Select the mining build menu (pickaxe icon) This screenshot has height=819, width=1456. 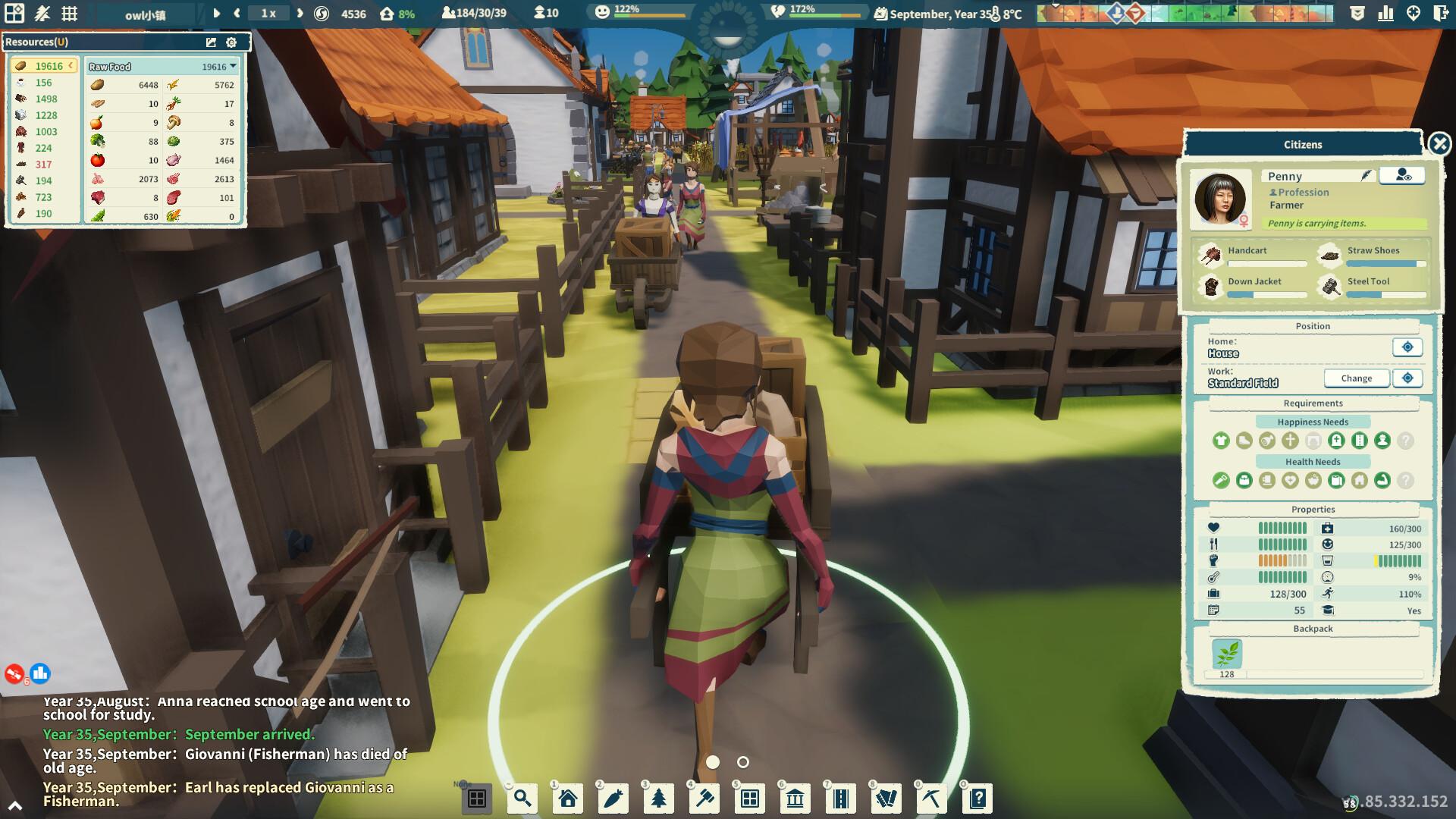(x=933, y=798)
